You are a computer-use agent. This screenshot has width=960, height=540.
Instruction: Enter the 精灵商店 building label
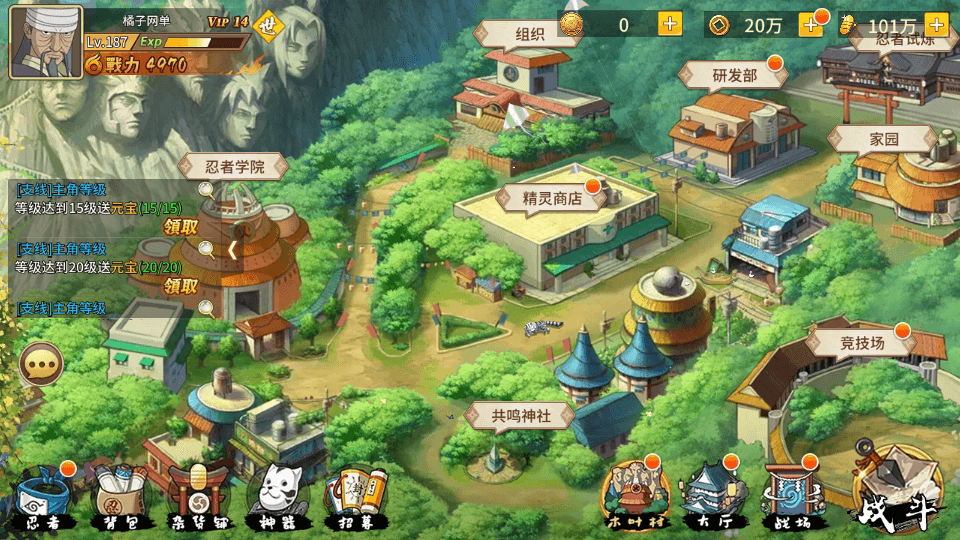[x=552, y=198]
